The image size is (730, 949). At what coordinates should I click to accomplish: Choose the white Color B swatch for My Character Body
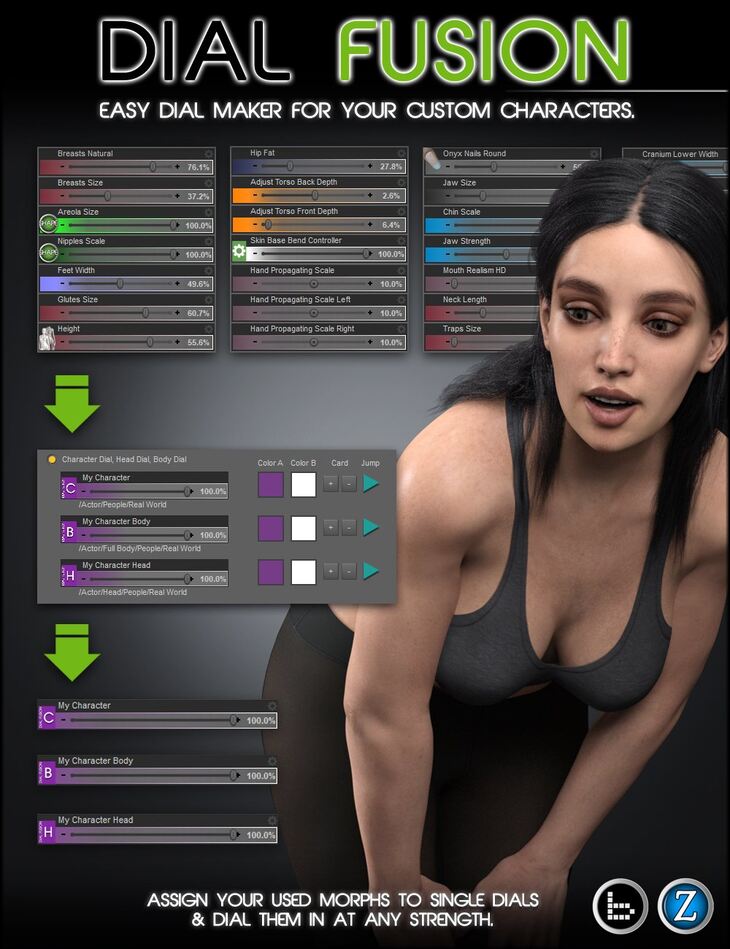tap(304, 528)
